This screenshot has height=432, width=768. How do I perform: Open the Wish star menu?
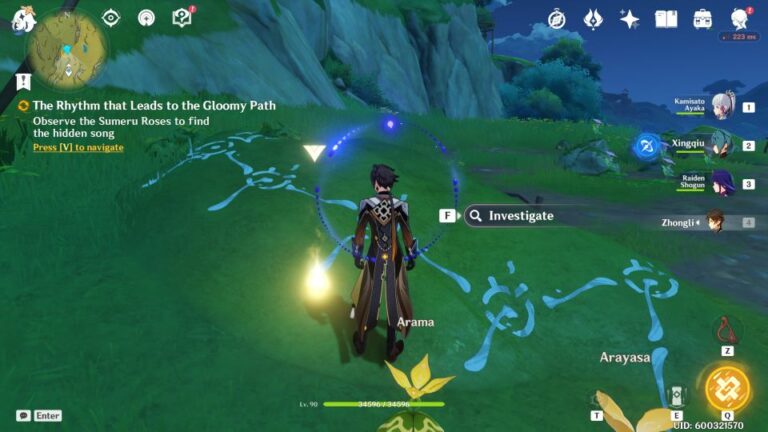[x=629, y=19]
